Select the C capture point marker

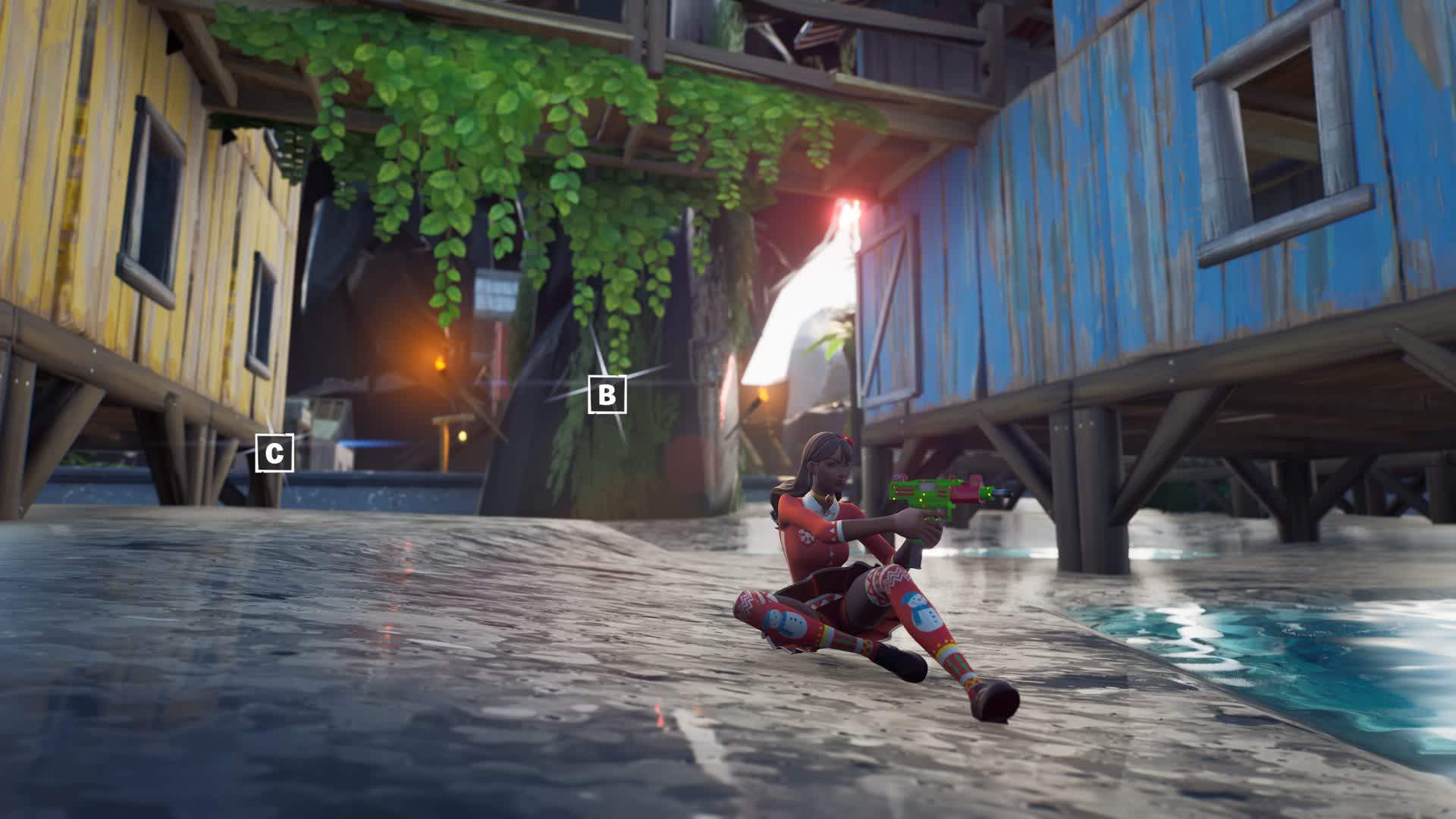tap(274, 453)
